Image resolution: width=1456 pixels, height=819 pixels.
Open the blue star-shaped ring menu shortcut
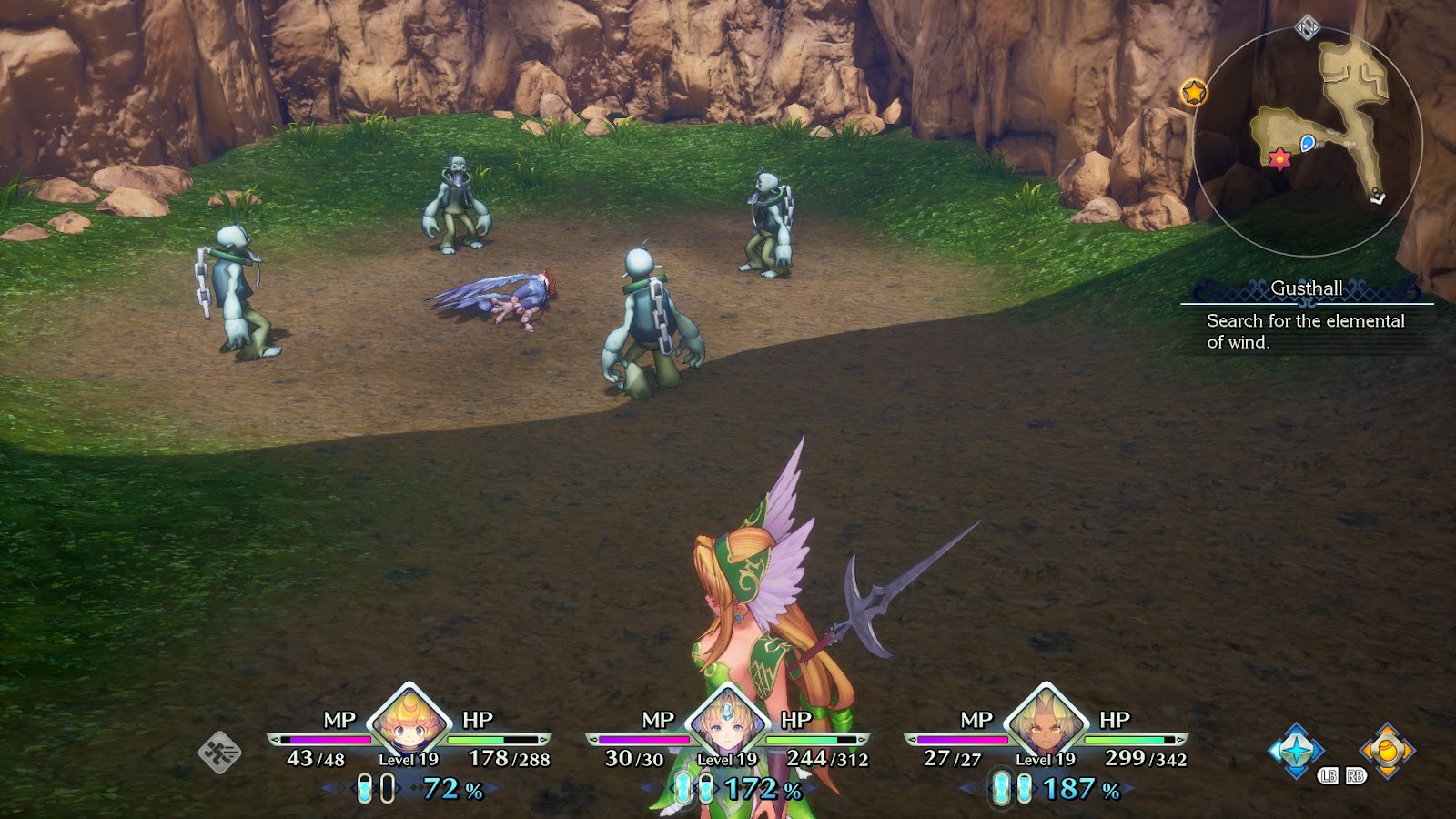[1297, 751]
